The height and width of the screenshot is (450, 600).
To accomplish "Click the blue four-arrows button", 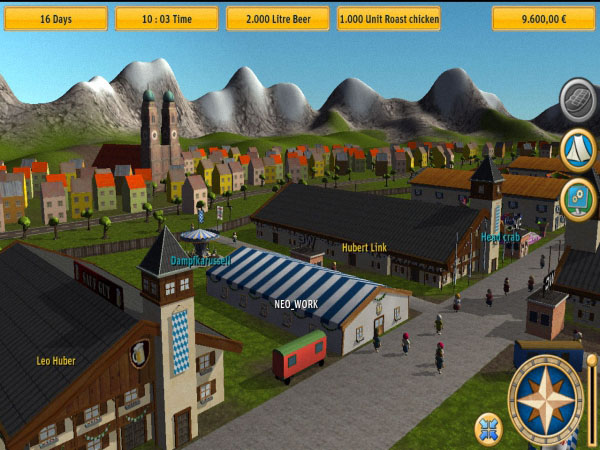I will pos(488,427).
